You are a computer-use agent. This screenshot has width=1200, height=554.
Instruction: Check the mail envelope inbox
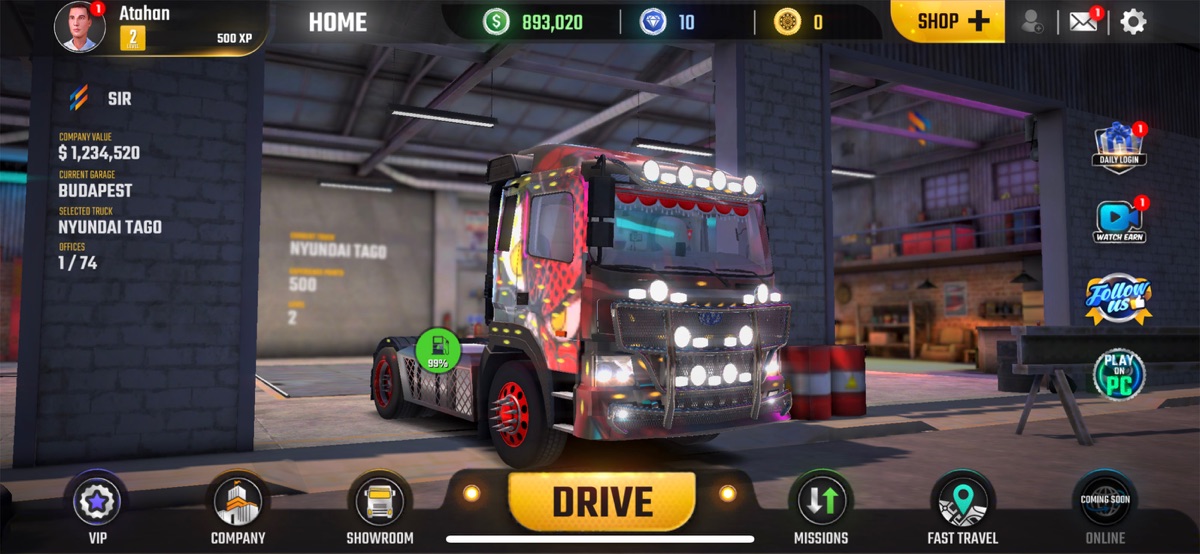tap(1084, 21)
